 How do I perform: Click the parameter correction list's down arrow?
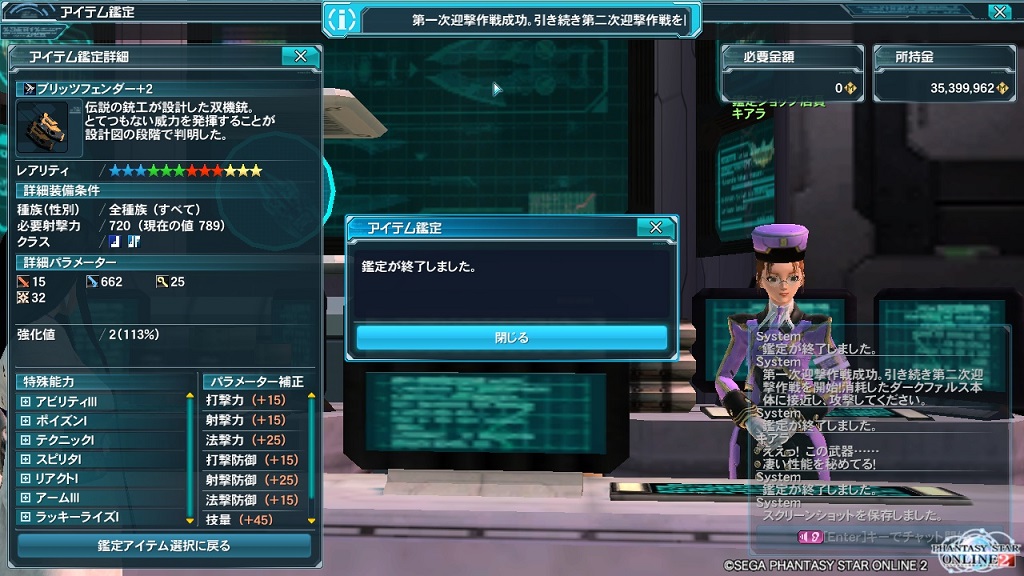point(311,520)
